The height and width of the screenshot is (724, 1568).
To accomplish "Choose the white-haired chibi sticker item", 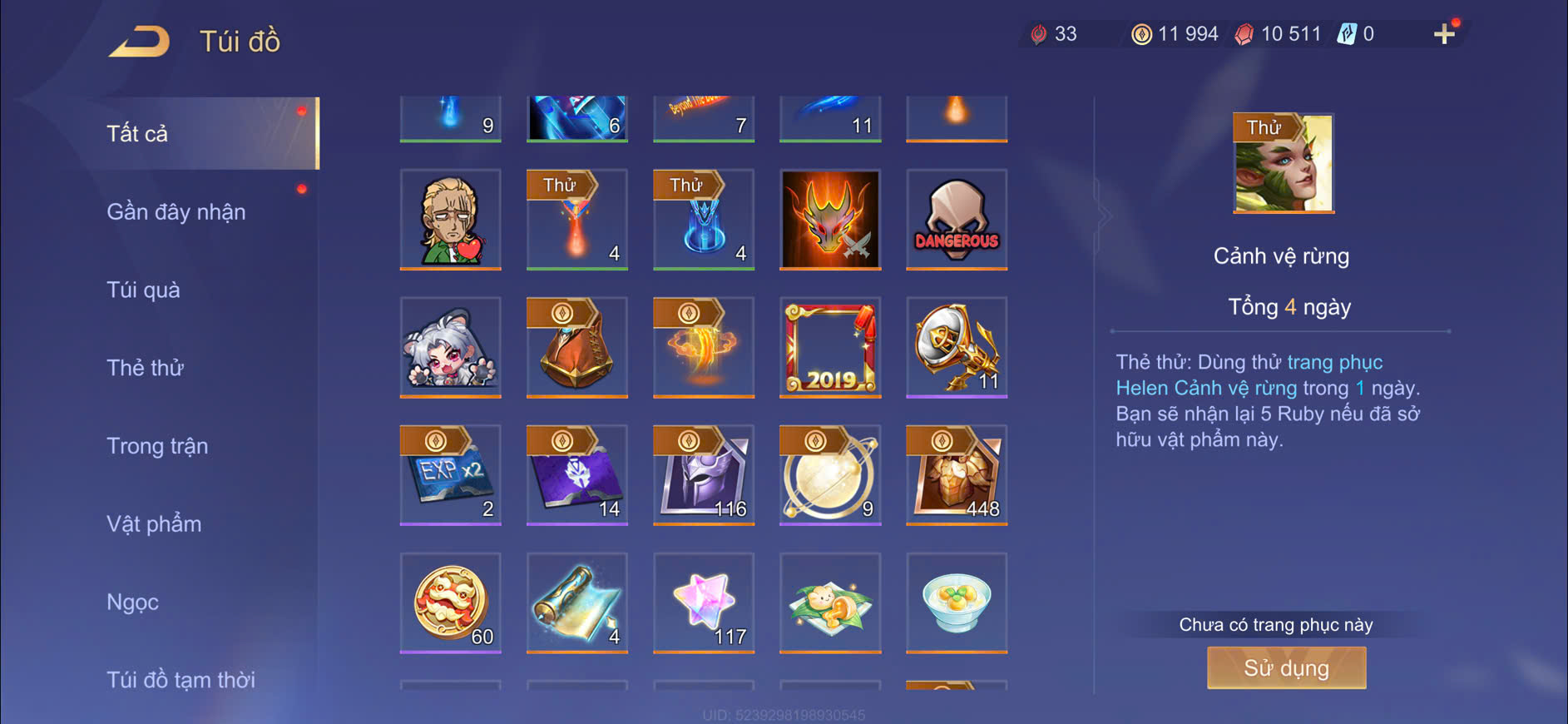I will (450, 348).
